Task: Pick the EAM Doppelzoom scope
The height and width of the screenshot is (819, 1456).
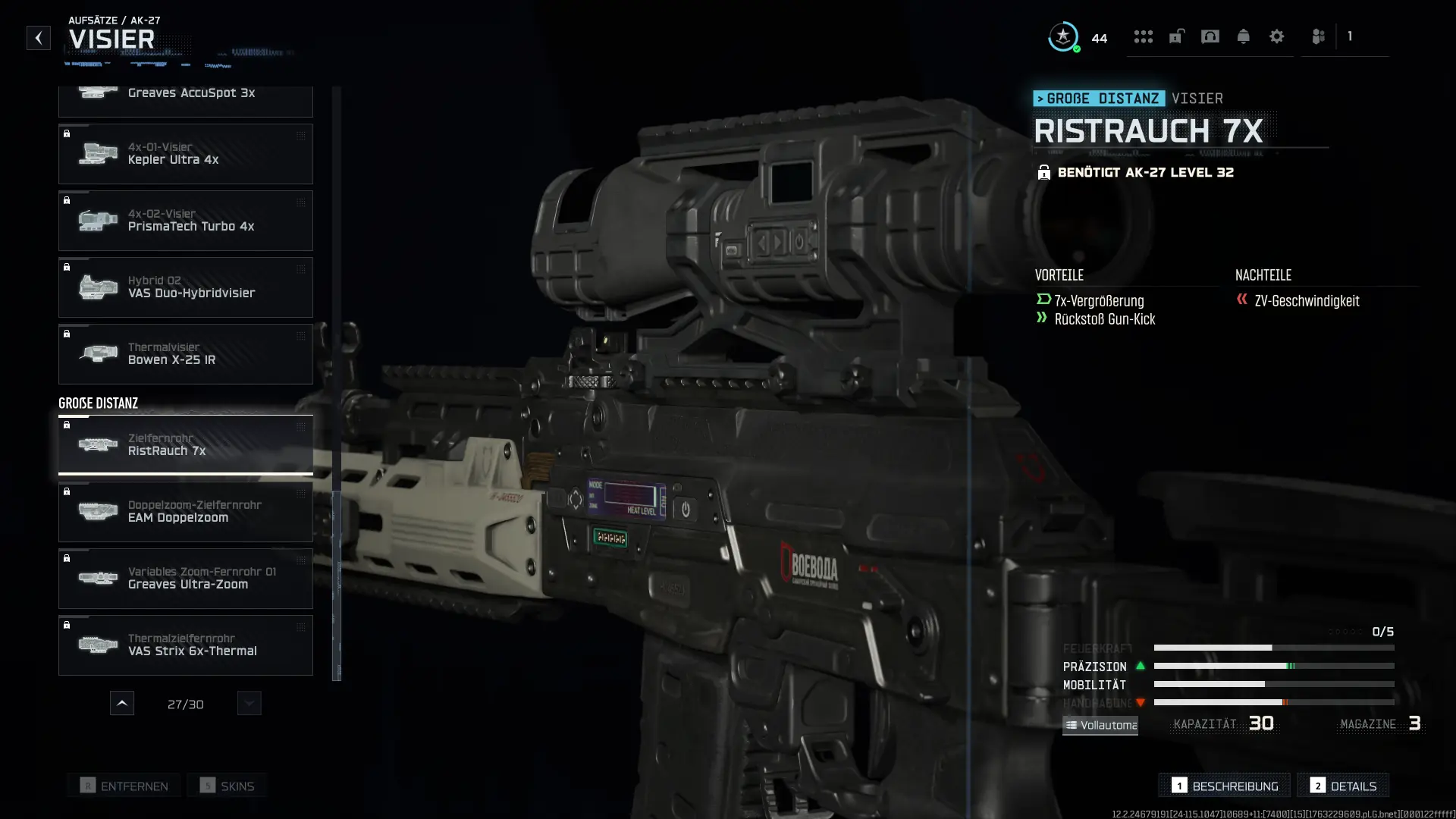Action: click(x=185, y=512)
